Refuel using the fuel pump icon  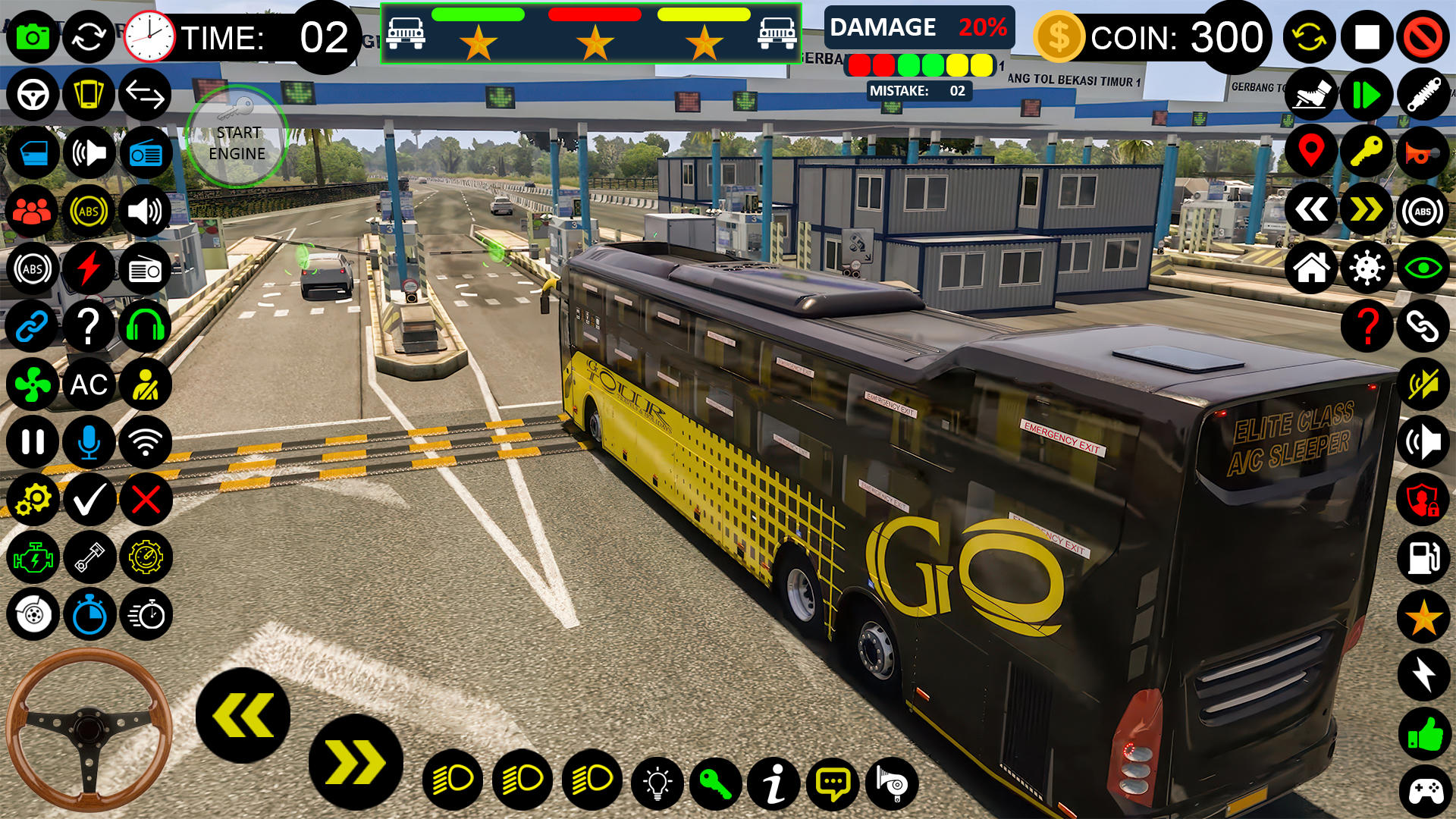pos(1423,557)
